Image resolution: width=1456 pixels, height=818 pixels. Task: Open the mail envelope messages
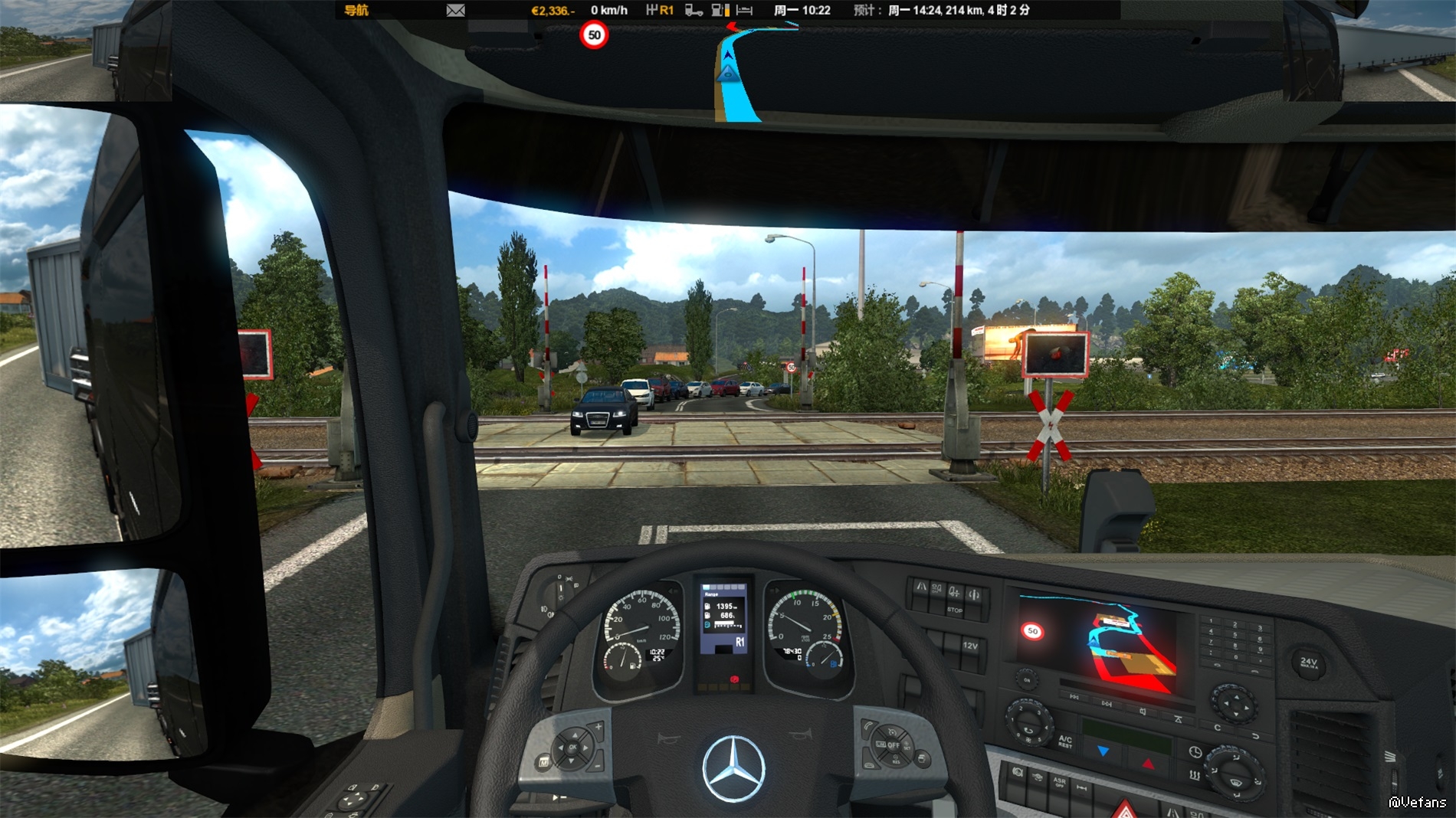[455, 10]
